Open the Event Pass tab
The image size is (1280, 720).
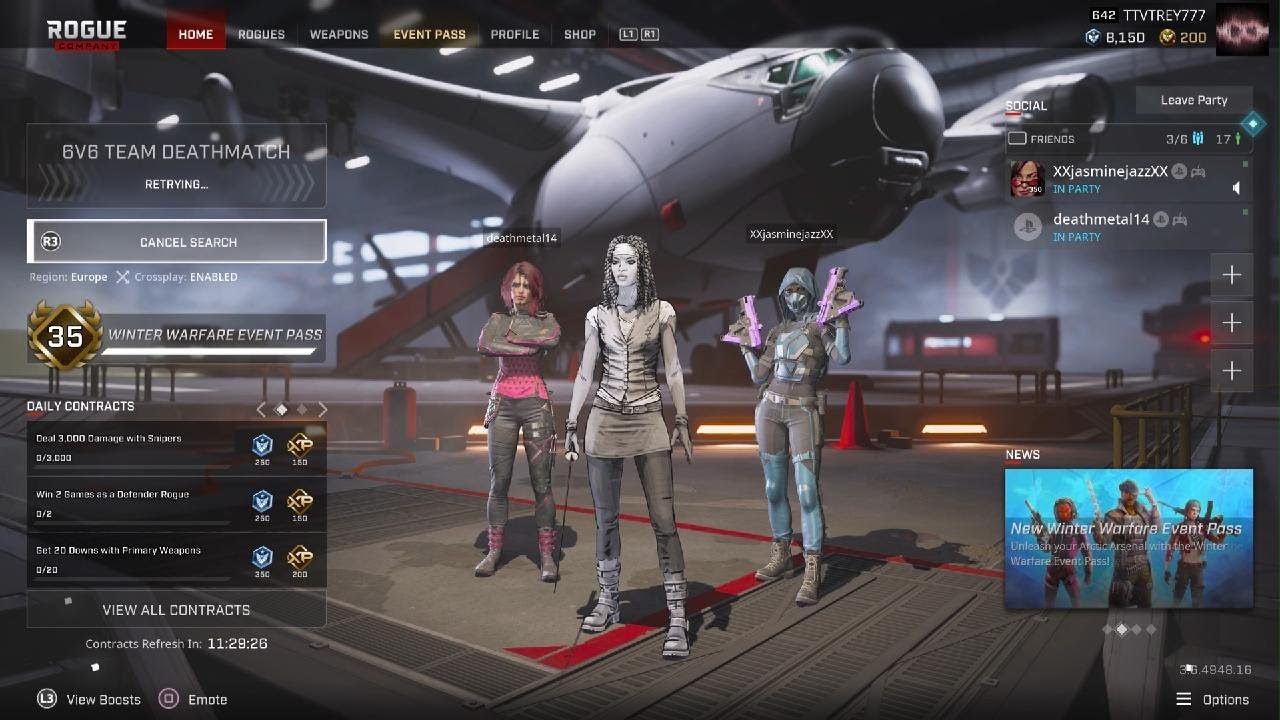coord(429,34)
